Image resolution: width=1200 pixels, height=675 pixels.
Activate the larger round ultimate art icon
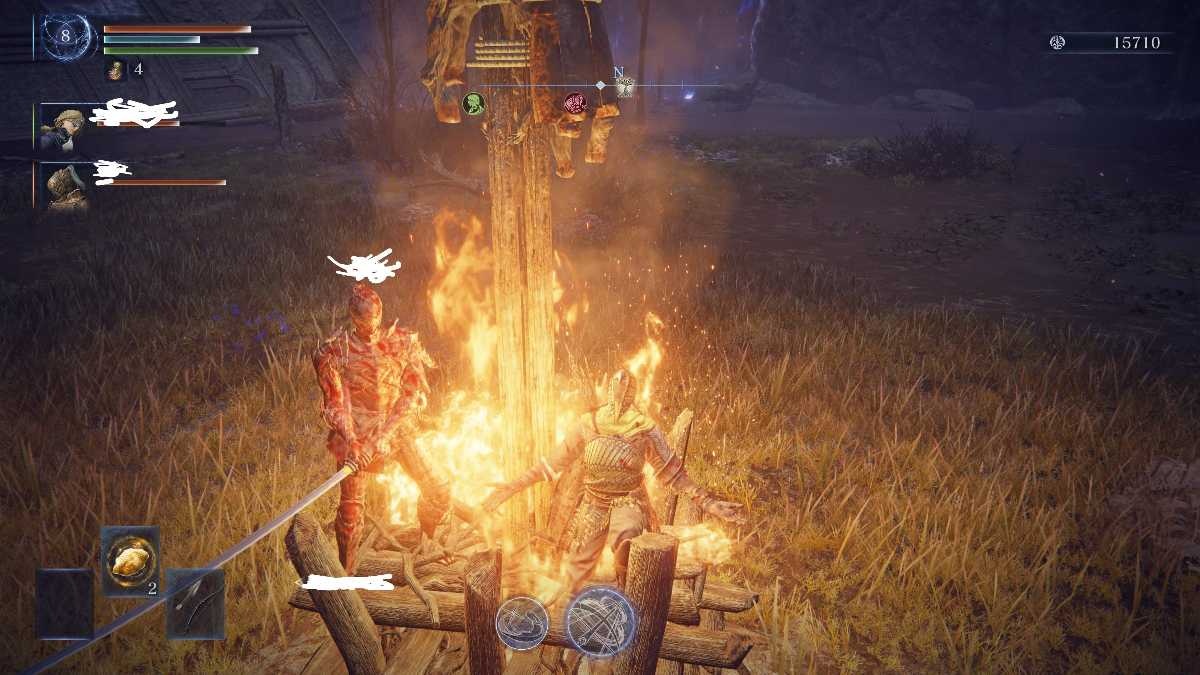(600, 622)
